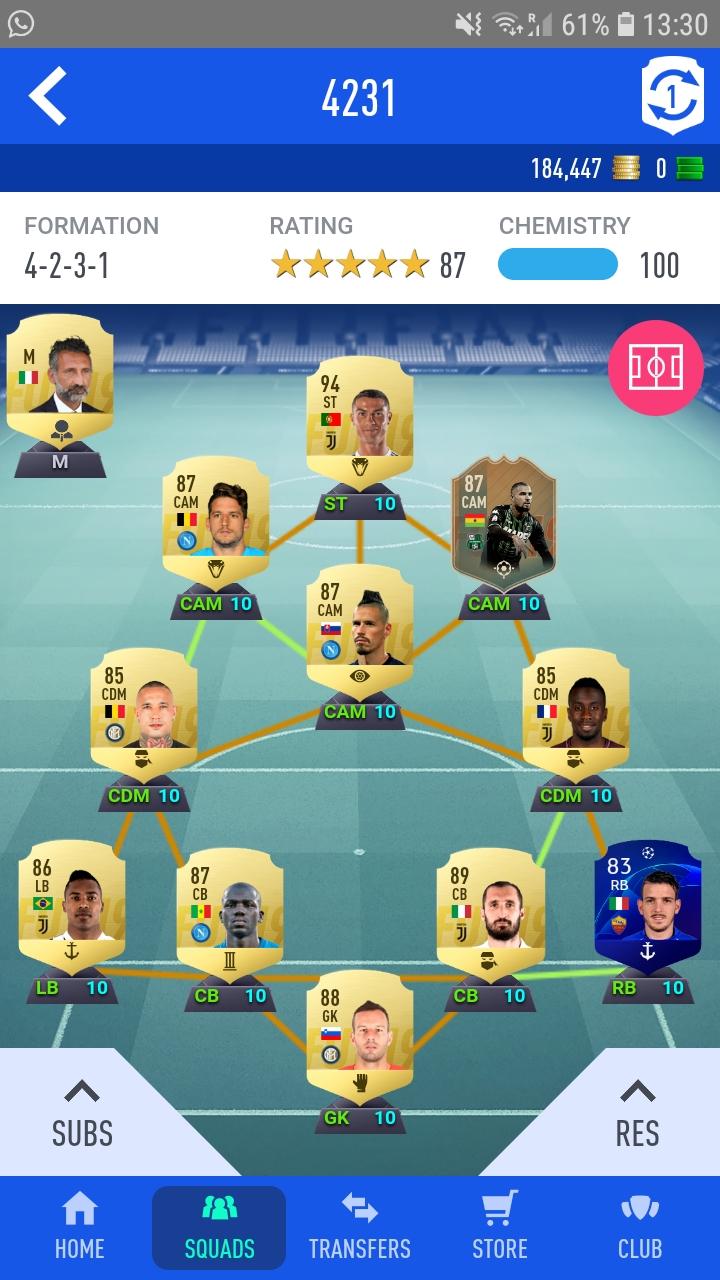The image size is (720, 1280).
Task: Select the bronze-coloured 87 CAM special card
Action: 503,520
